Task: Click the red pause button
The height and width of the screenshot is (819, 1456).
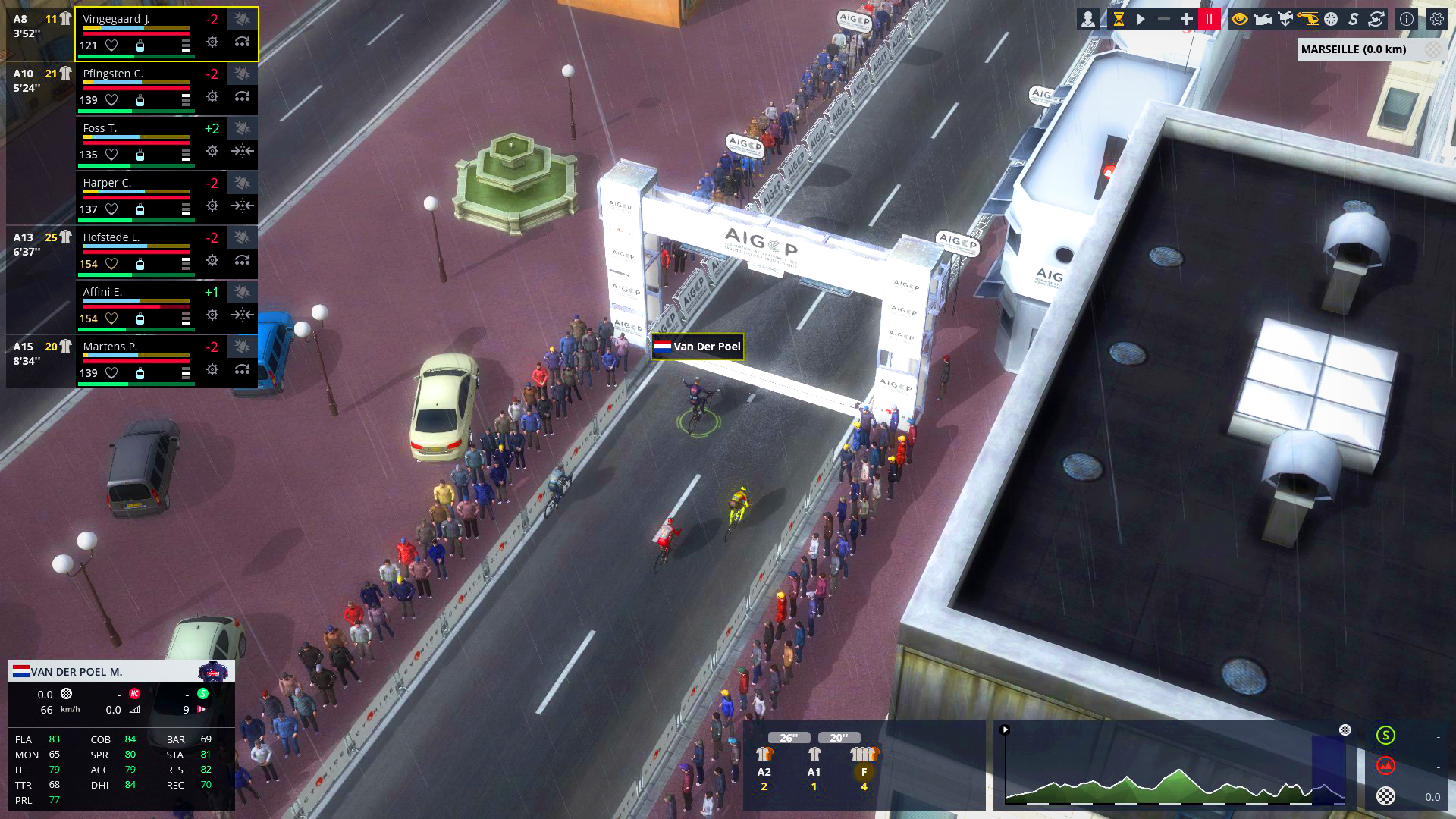Action: click(x=1209, y=19)
